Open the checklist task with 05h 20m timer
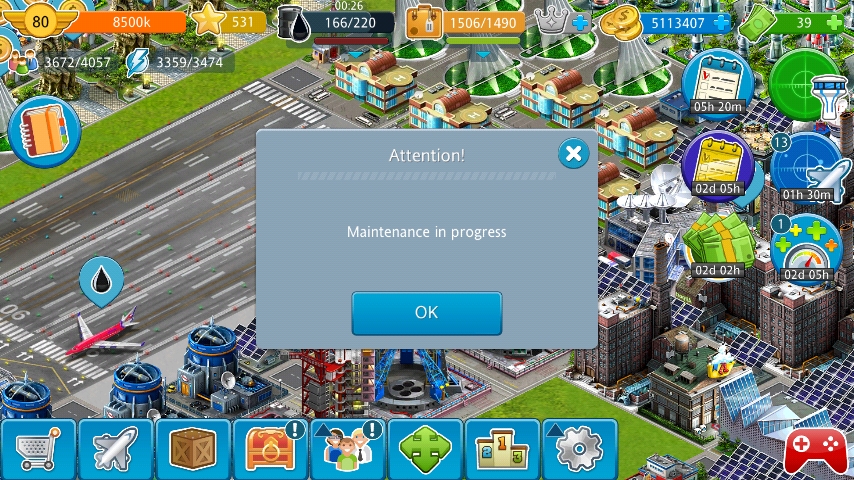This screenshot has height=480, width=854. pyautogui.click(x=717, y=82)
